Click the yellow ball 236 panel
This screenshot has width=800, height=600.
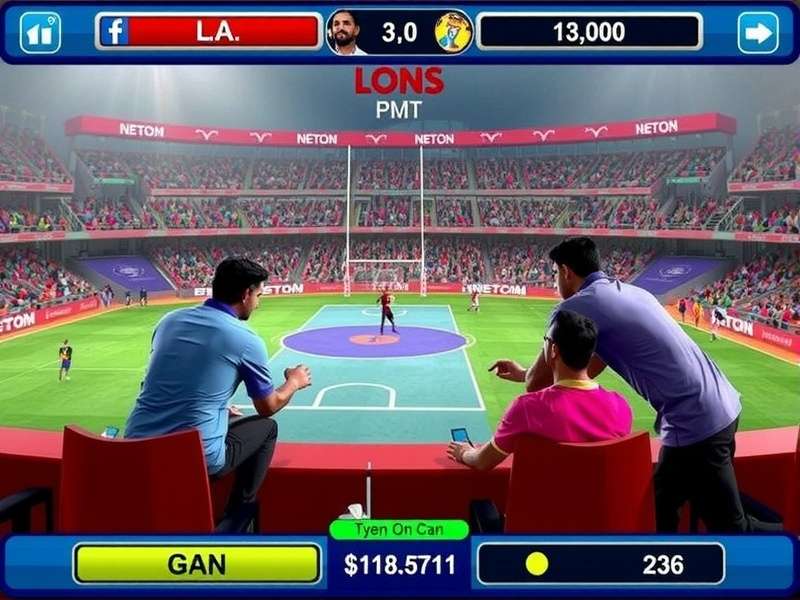[600, 564]
